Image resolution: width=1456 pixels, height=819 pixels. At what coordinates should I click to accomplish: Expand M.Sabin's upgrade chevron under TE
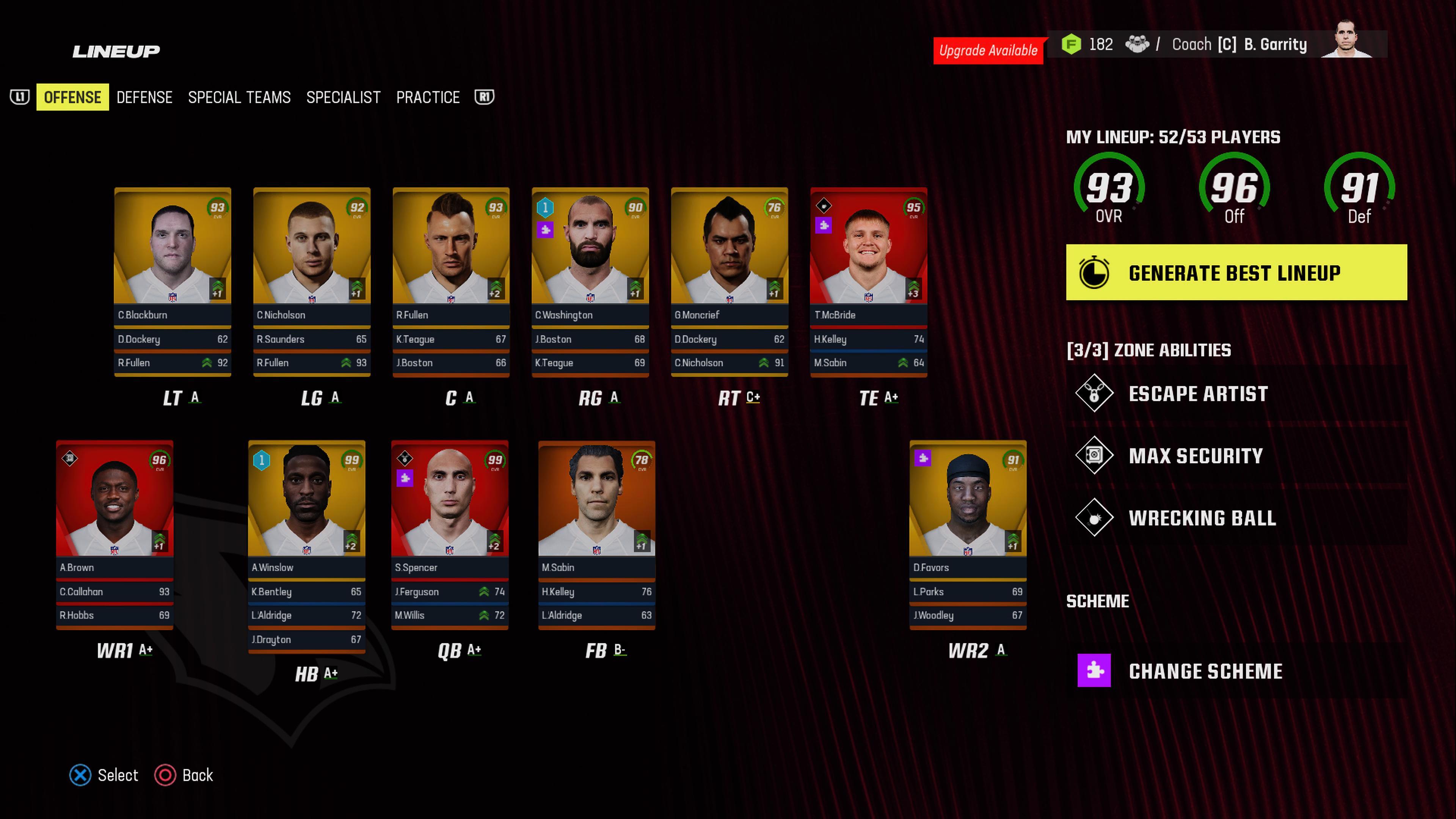point(903,363)
